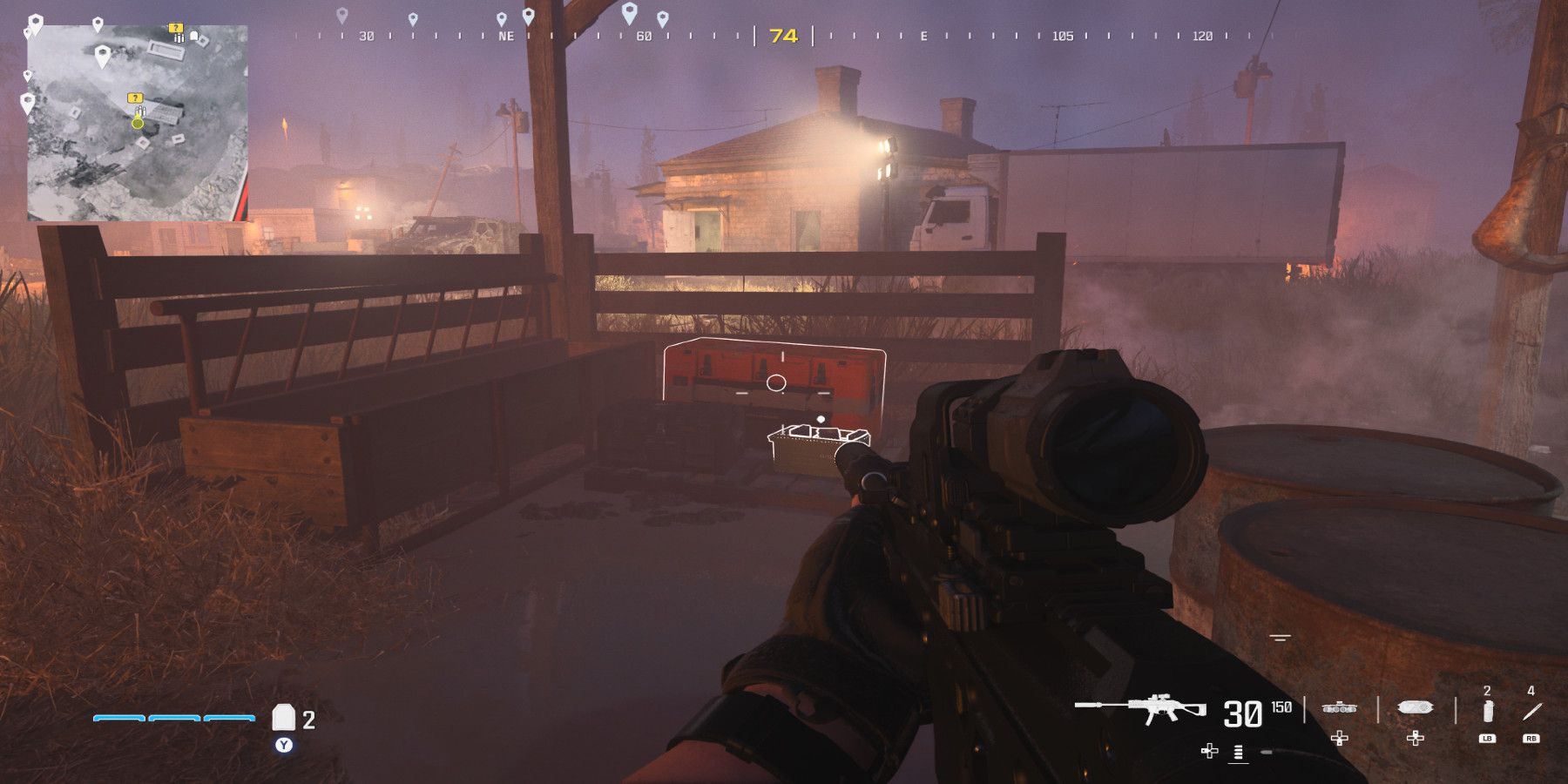Viewport: 1568px width, 784px height.
Task: Click the yellow mystery box icon on minimap
Action: coord(135,98)
